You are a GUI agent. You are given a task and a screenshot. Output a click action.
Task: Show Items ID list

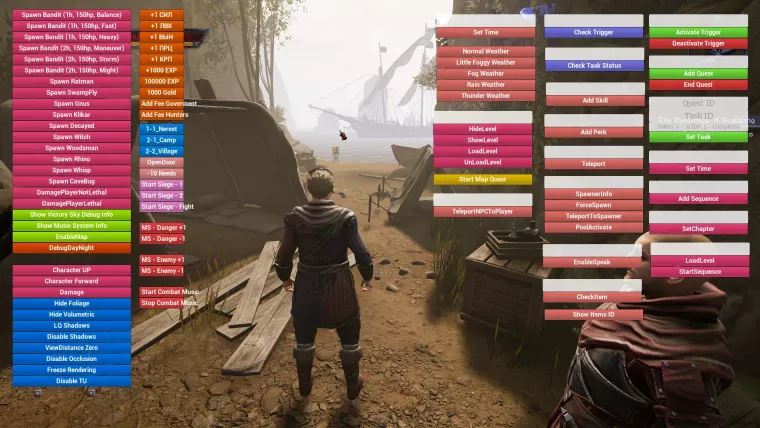coord(592,314)
